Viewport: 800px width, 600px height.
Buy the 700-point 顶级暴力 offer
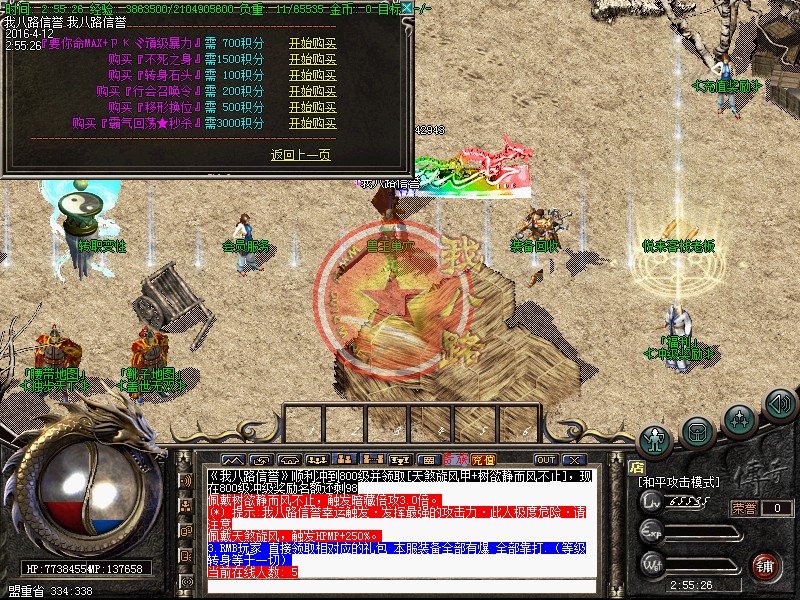(312, 43)
